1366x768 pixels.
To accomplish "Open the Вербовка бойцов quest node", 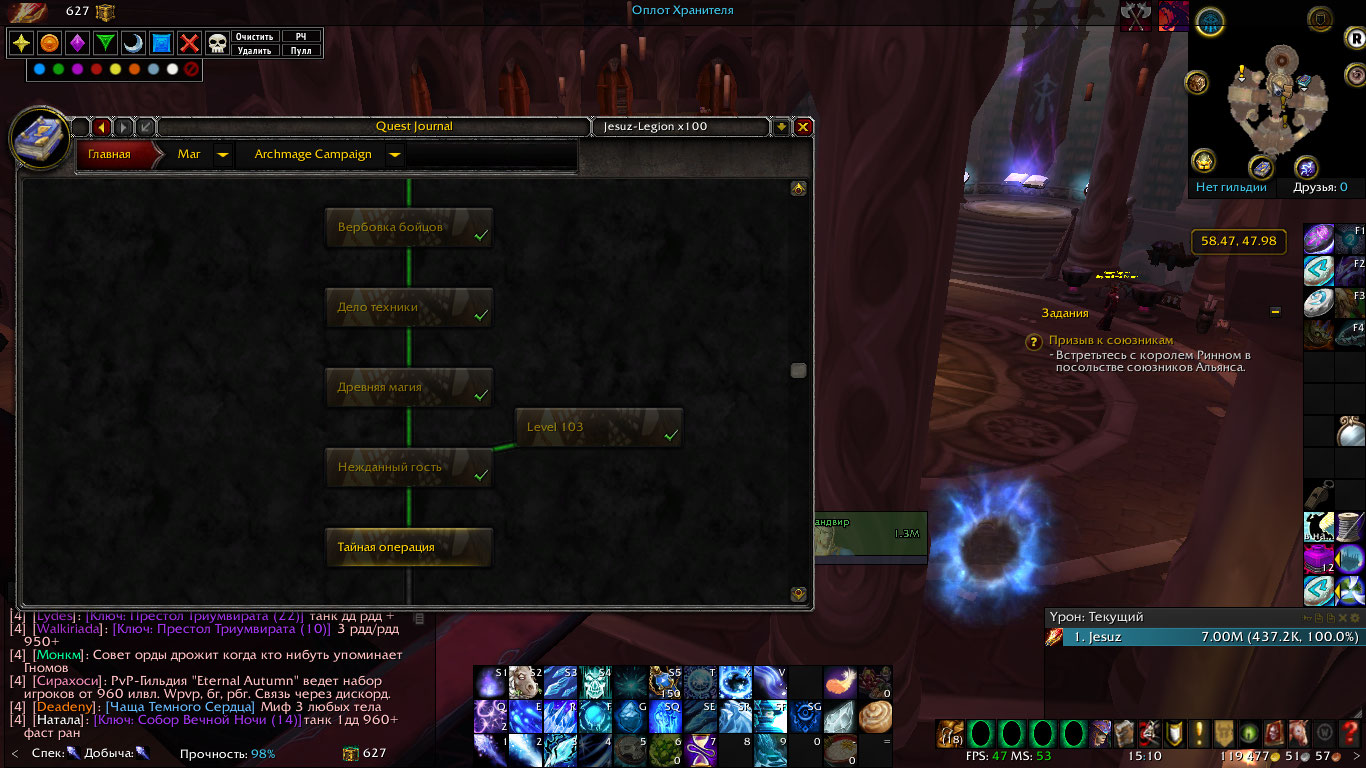I will coord(409,227).
